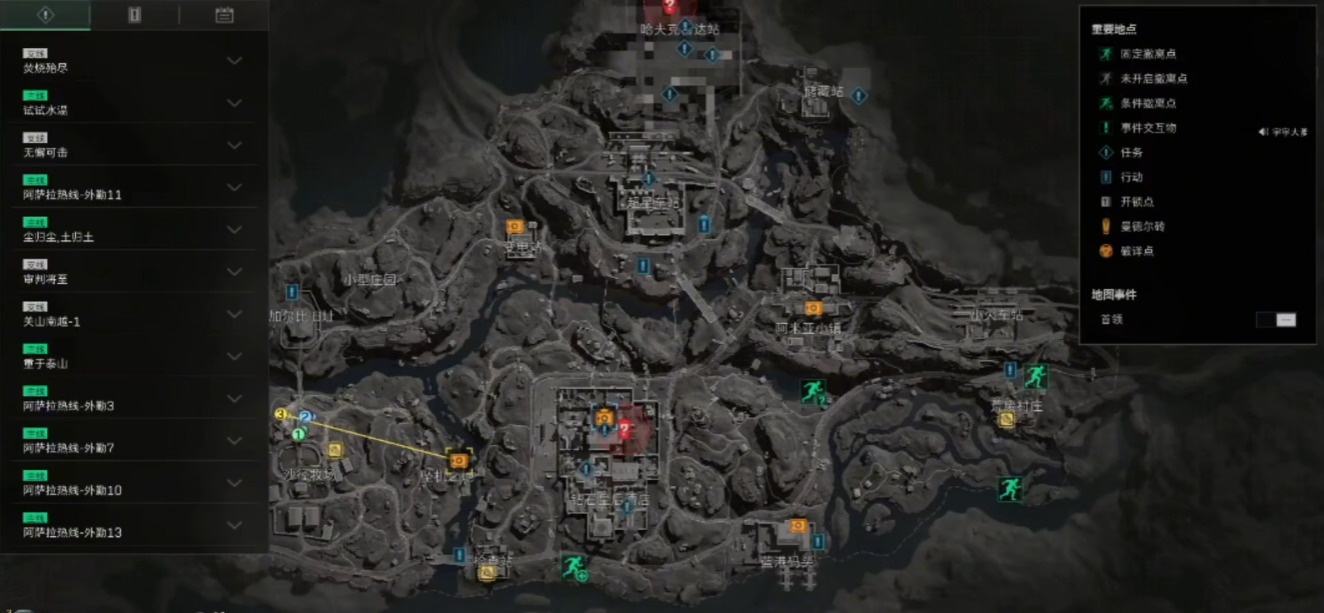Switch to the calendar tab in the left panel
The width and height of the screenshot is (1324, 613).
tap(224, 15)
